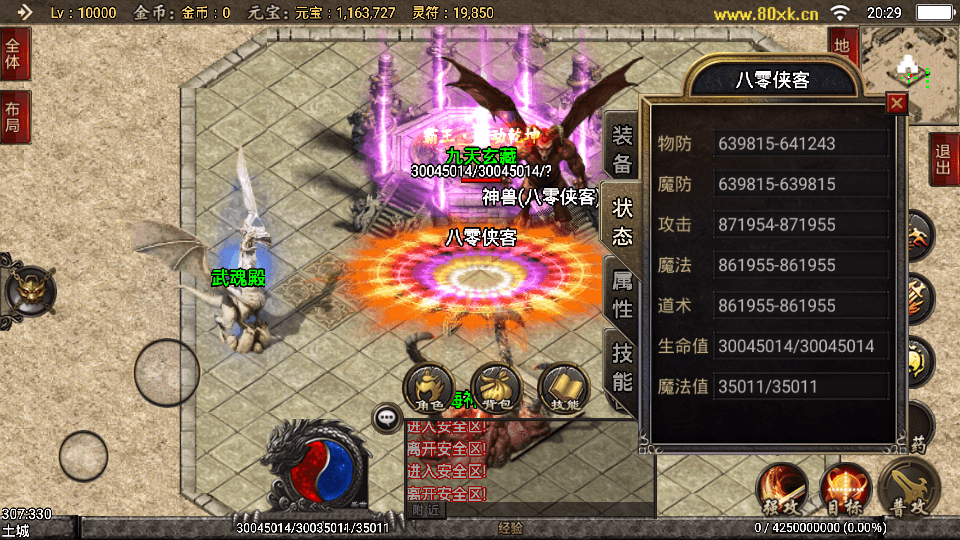Close the 八零侠客 character panel
960x540 pixels.
coord(897,103)
